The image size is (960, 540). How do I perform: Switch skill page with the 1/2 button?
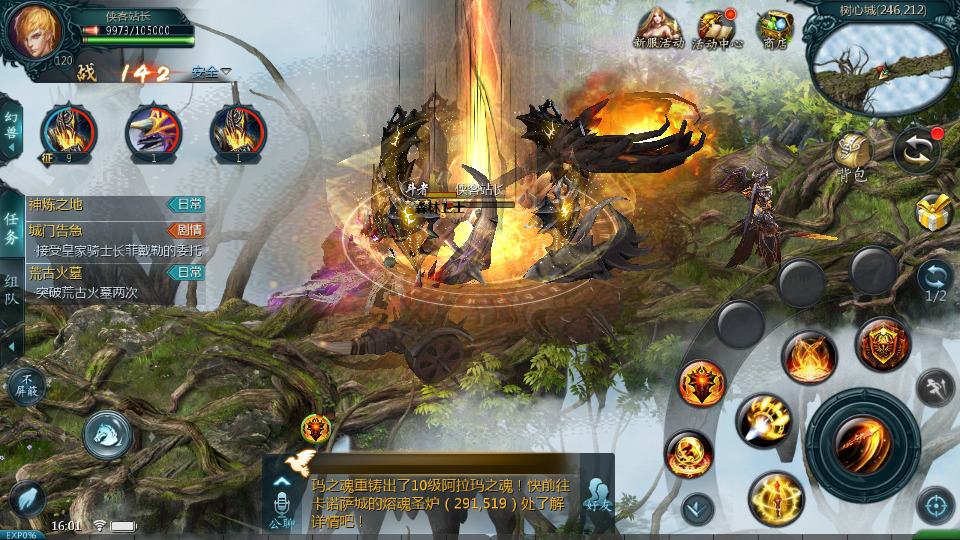(935, 279)
